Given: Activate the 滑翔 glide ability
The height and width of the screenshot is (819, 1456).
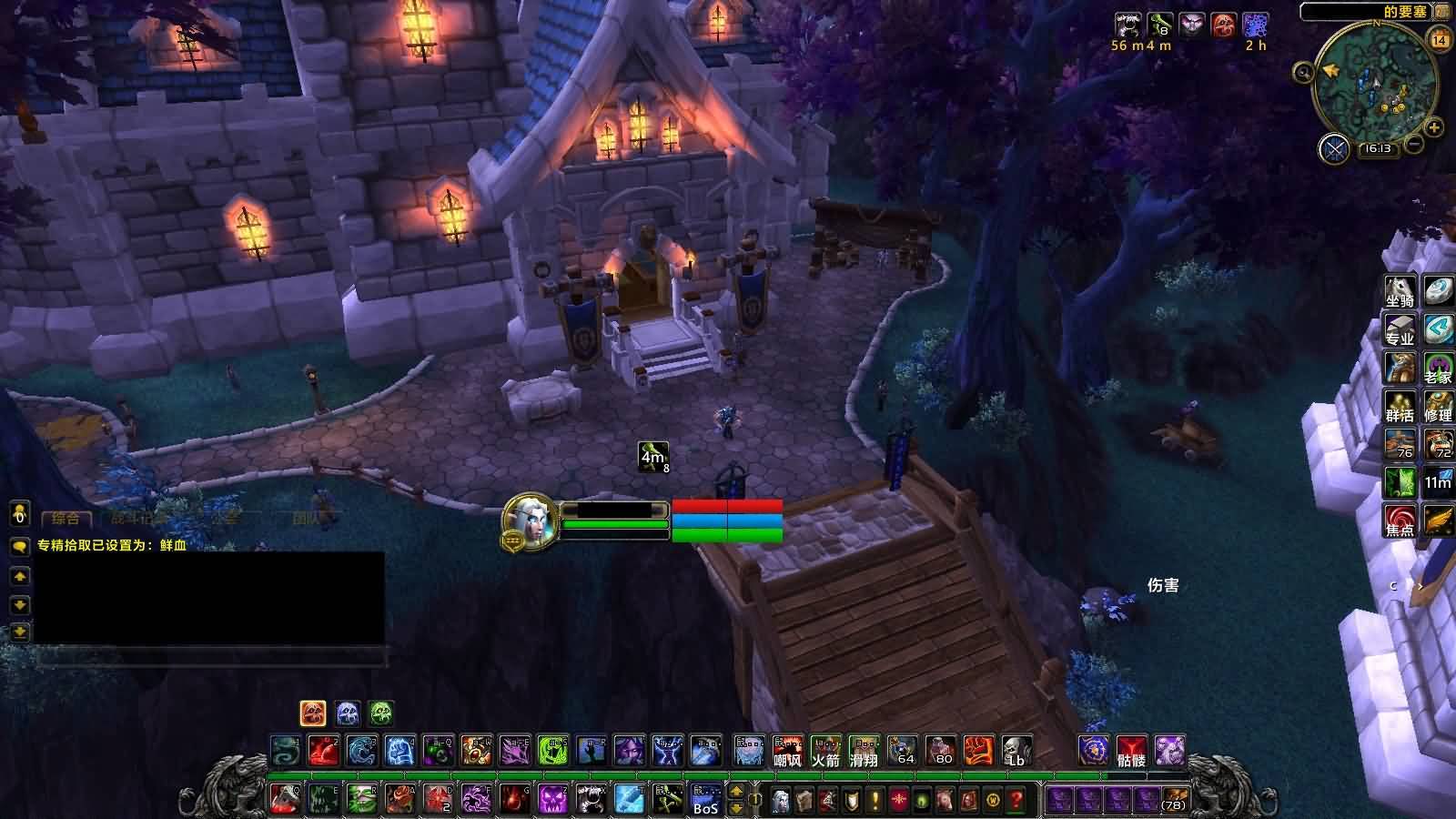Looking at the screenshot, I should pos(864,751).
